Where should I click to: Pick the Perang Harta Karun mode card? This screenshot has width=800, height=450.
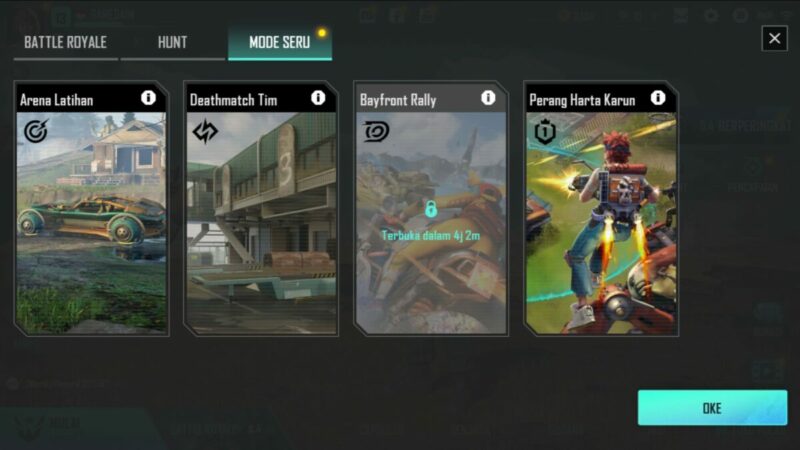[601, 220]
